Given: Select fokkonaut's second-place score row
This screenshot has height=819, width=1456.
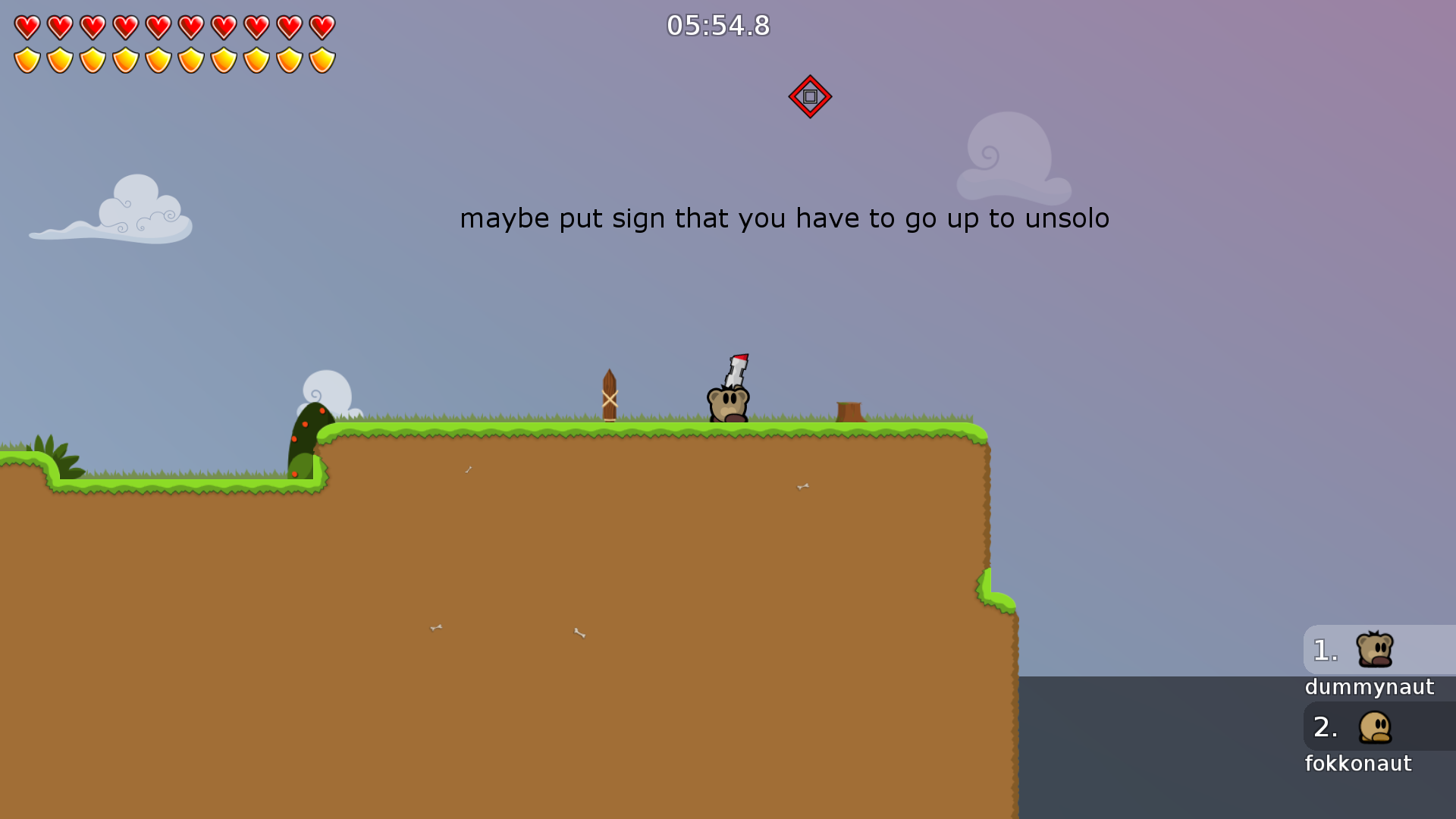Looking at the screenshot, I should [1378, 727].
